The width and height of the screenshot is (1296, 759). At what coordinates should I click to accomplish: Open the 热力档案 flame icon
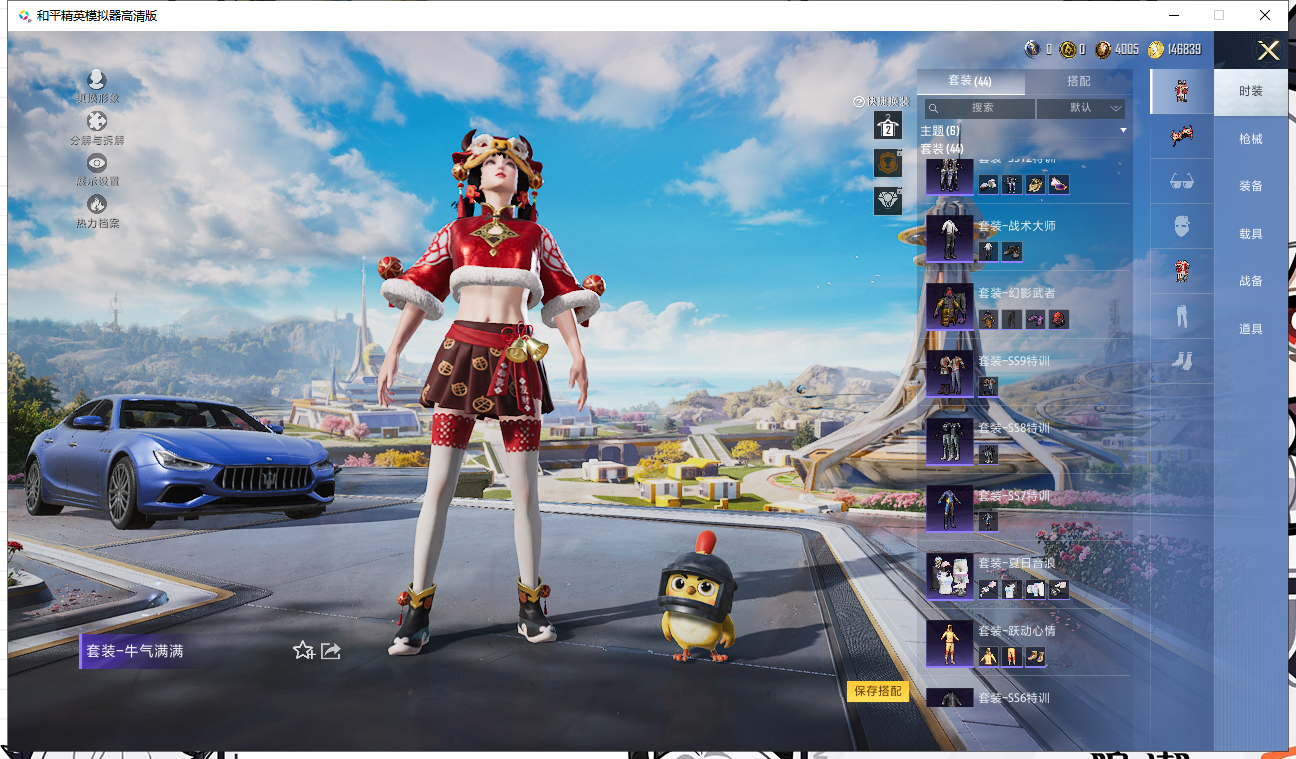(x=97, y=210)
